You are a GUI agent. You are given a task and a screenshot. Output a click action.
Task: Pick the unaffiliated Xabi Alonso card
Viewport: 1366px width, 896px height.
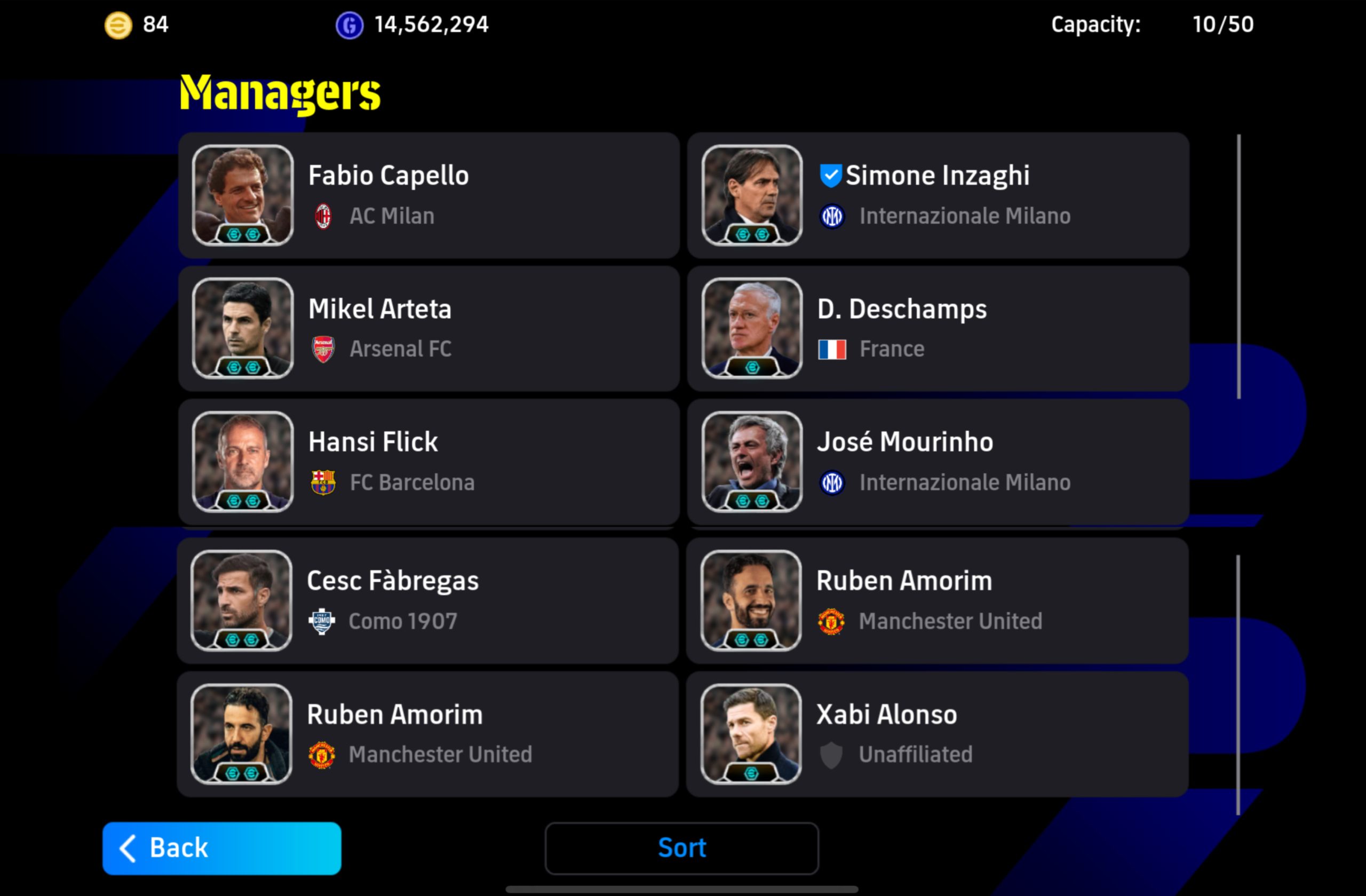[x=938, y=734]
